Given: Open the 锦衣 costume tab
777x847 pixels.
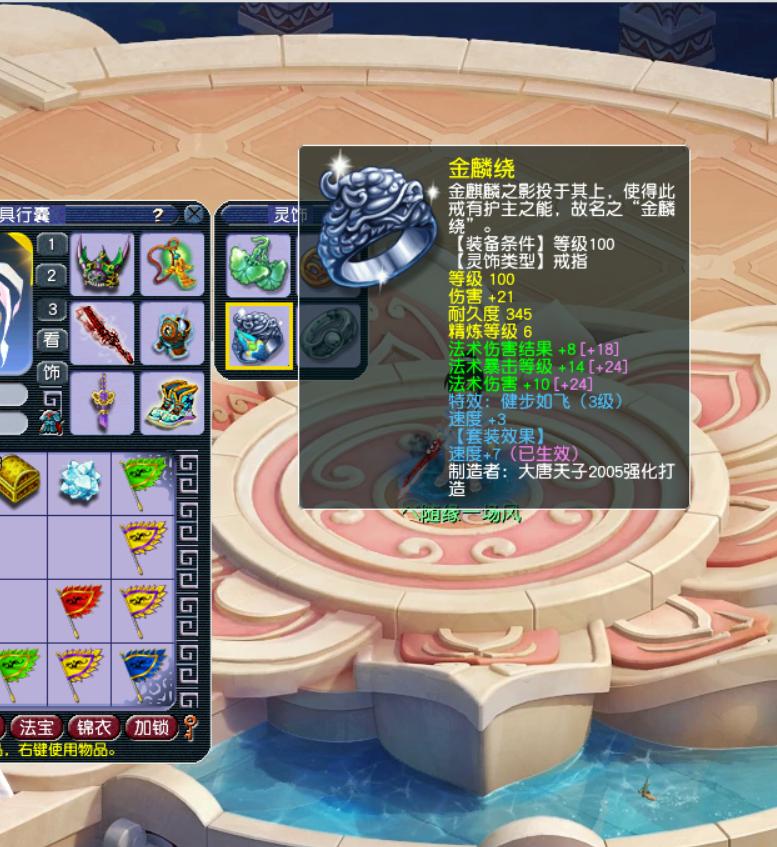Looking at the screenshot, I should (96, 727).
